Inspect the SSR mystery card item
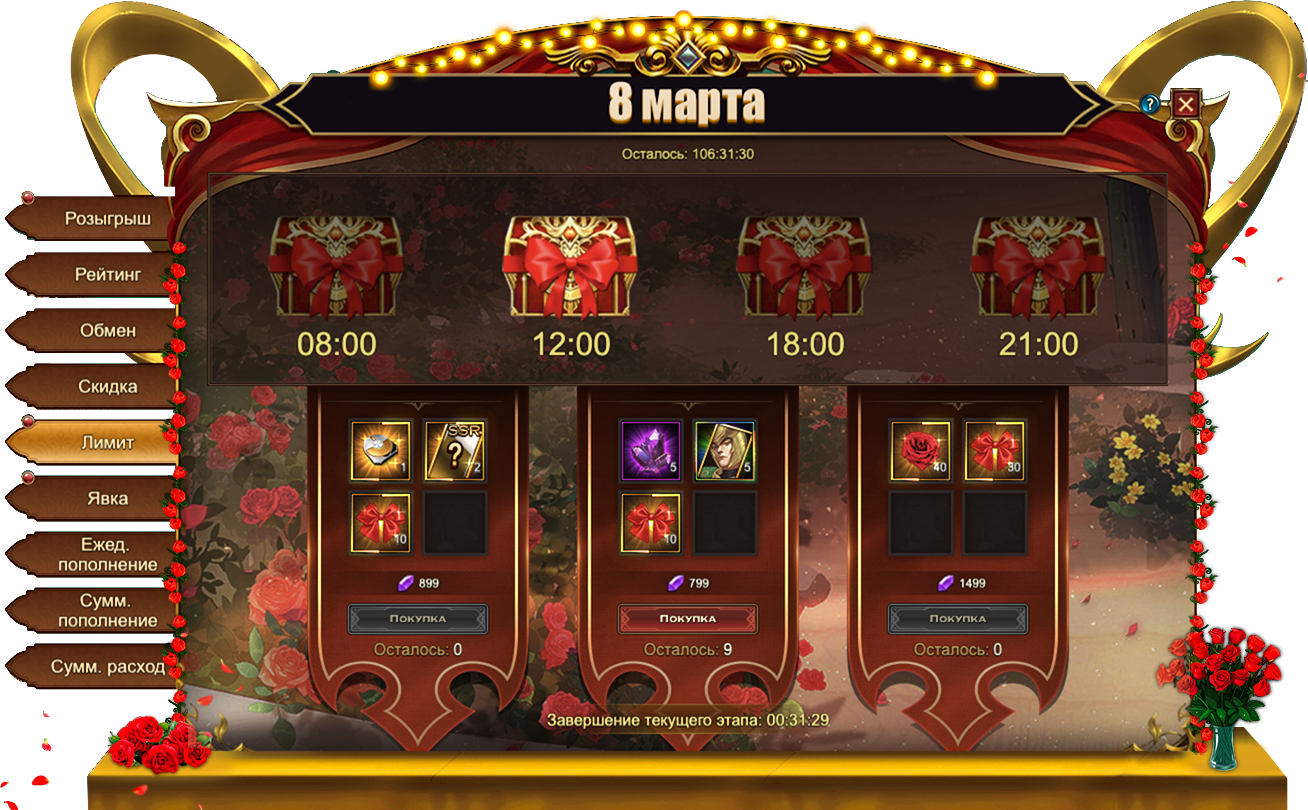The height and width of the screenshot is (810, 1308). [x=455, y=451]
